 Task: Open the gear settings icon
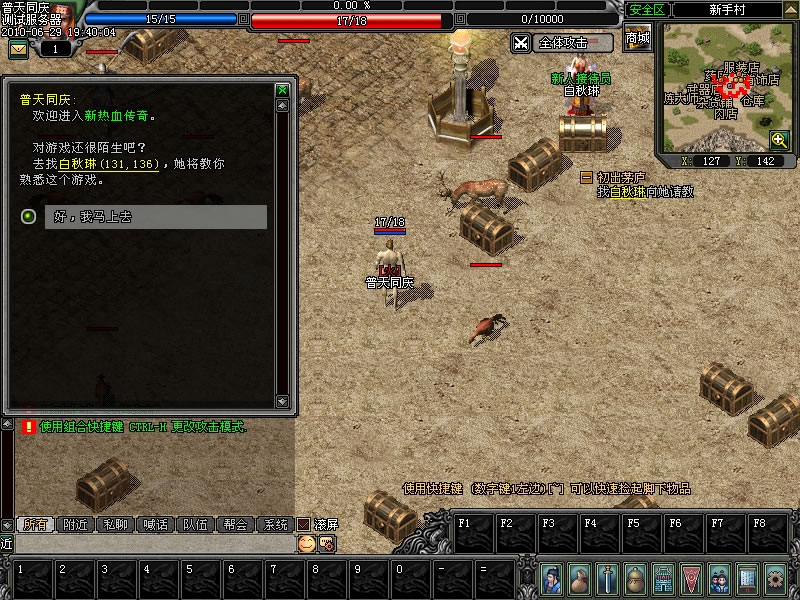[x=774, y=578]
